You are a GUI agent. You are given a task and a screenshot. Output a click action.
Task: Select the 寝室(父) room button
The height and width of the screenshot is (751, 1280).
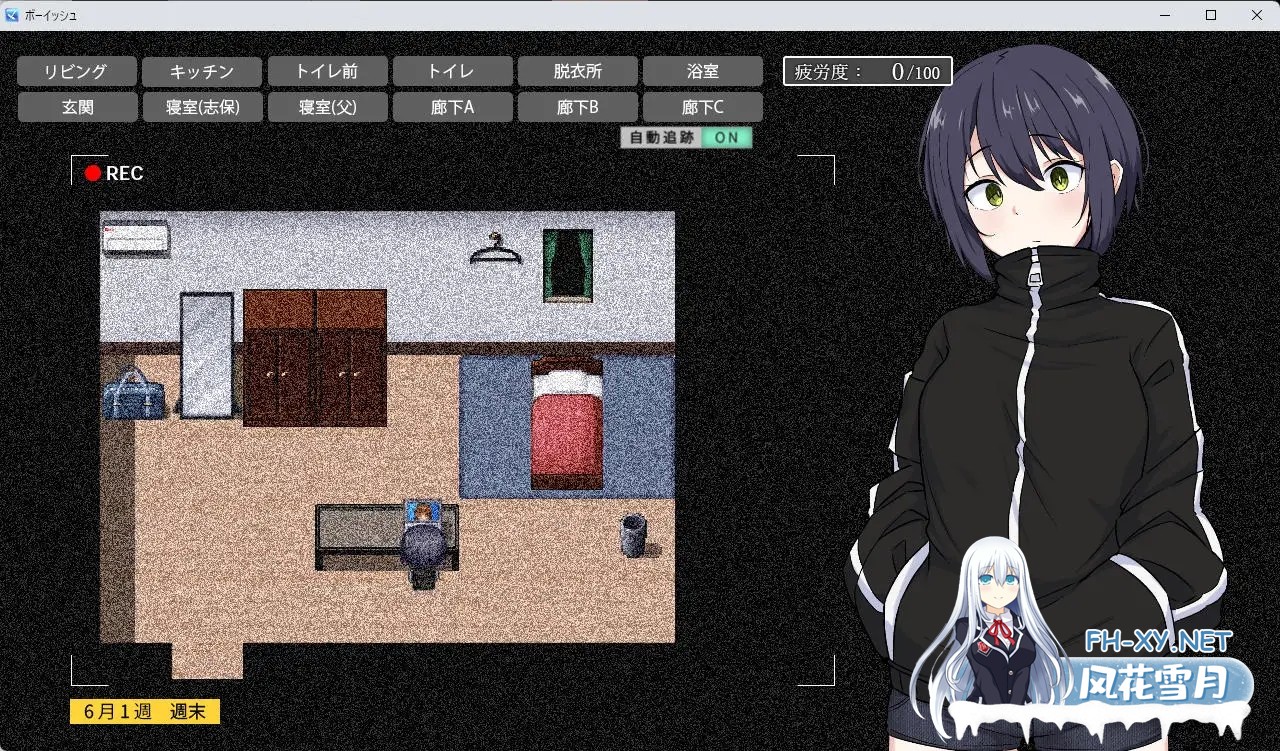[327, 106]
